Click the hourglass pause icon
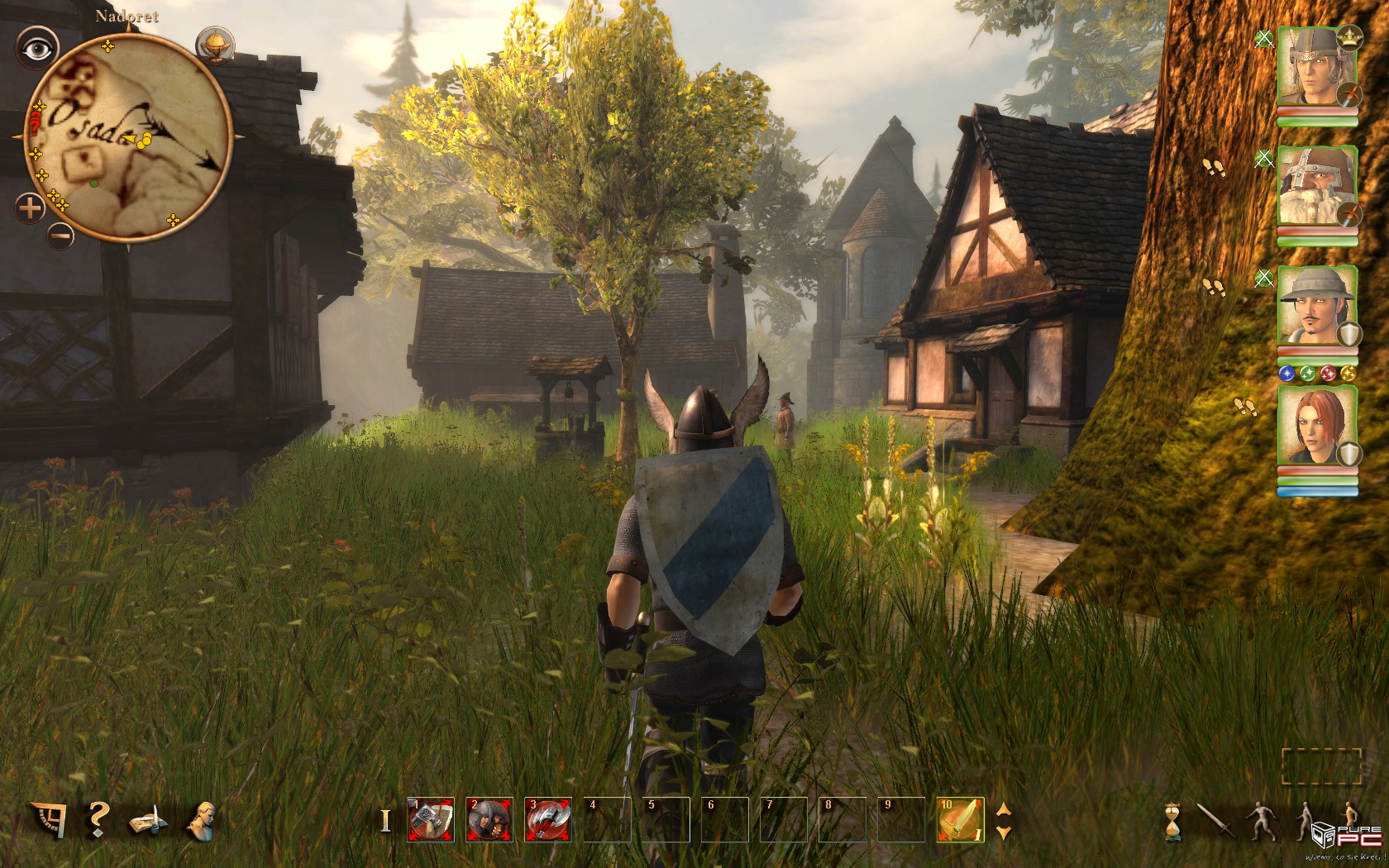Viewport: 1389px width, 868px height. tap(1172, 823)
